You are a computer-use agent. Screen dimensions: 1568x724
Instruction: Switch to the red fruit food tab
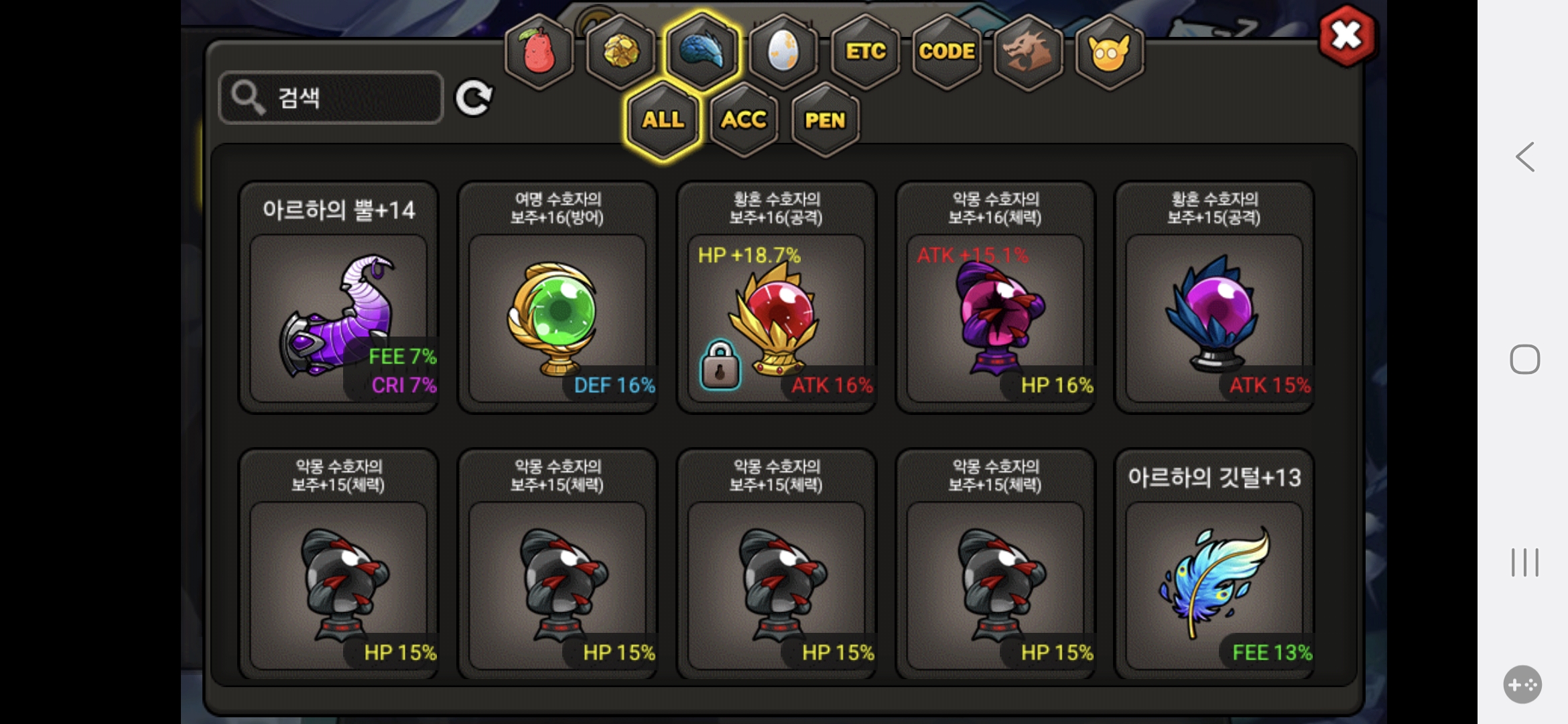click(x=539, y=52)
